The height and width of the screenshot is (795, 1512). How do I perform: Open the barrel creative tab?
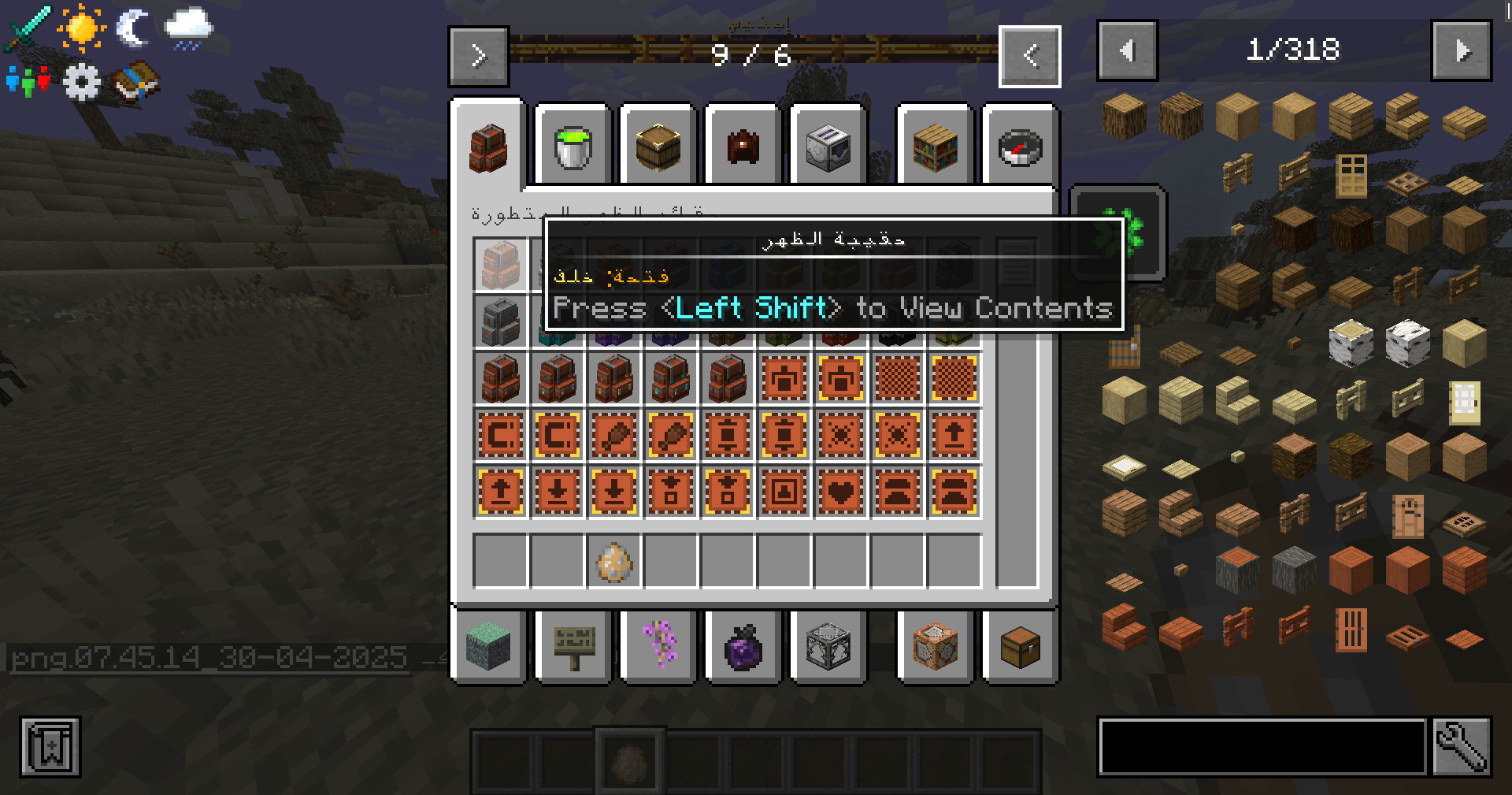pos(658,147)
